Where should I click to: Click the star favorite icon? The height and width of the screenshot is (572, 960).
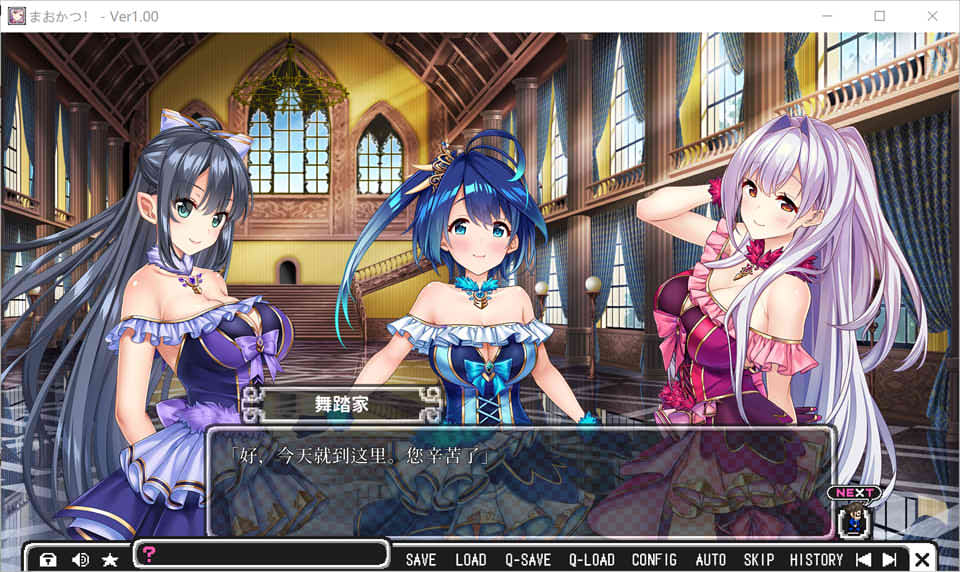(x=110, y=560)
